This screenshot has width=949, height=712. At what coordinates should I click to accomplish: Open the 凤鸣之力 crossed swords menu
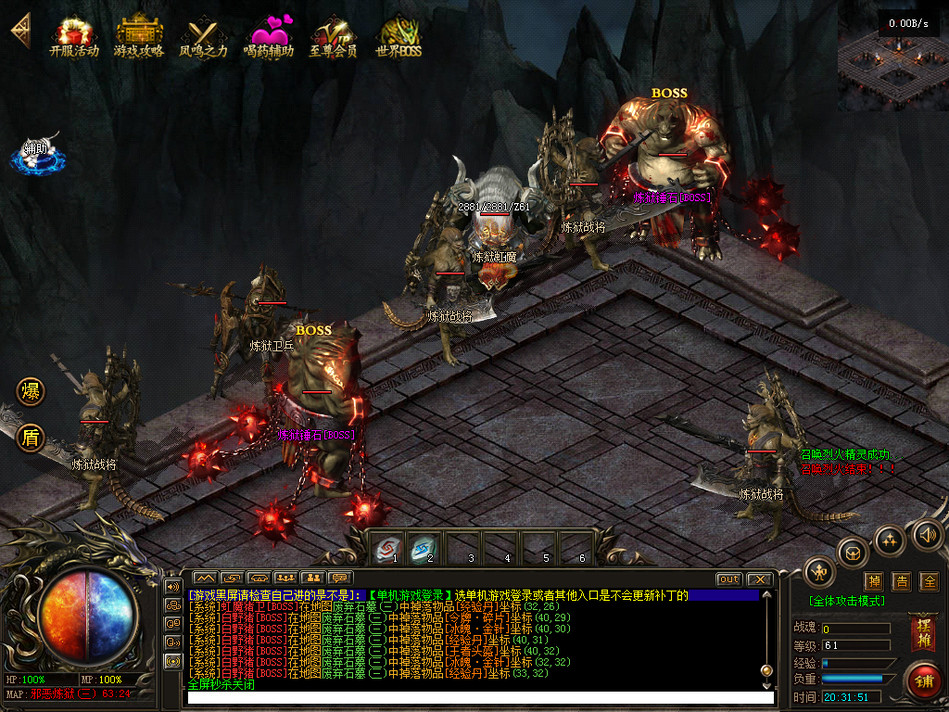coord(203,36)
